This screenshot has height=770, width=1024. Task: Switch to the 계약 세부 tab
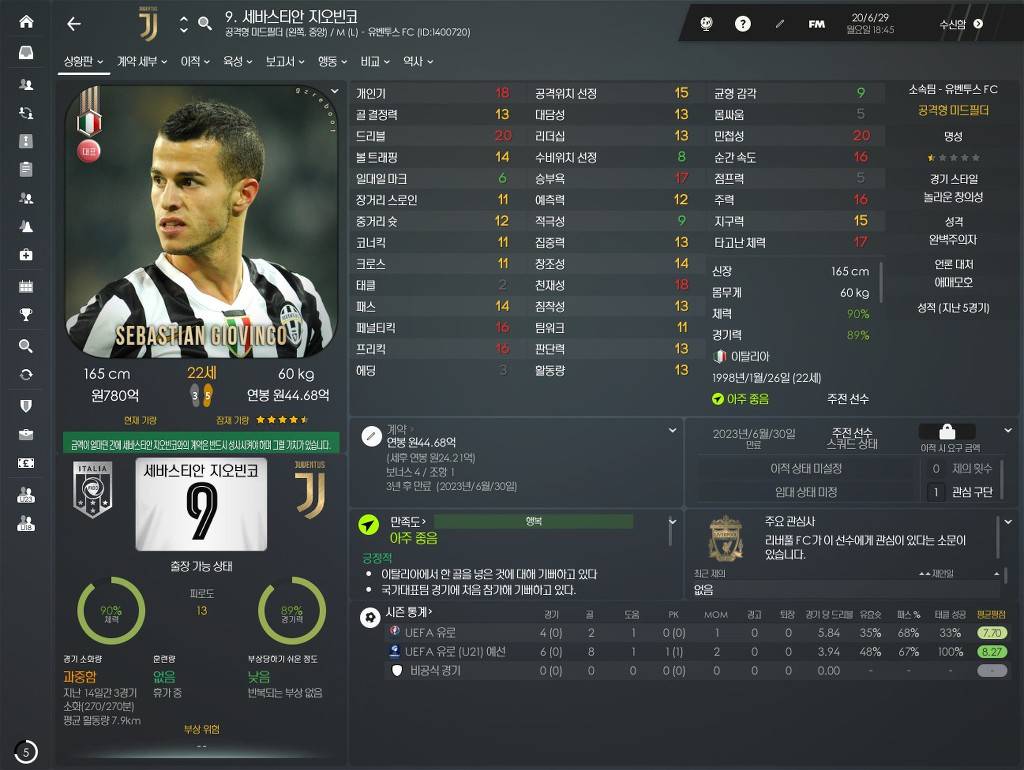pos(141,62)
